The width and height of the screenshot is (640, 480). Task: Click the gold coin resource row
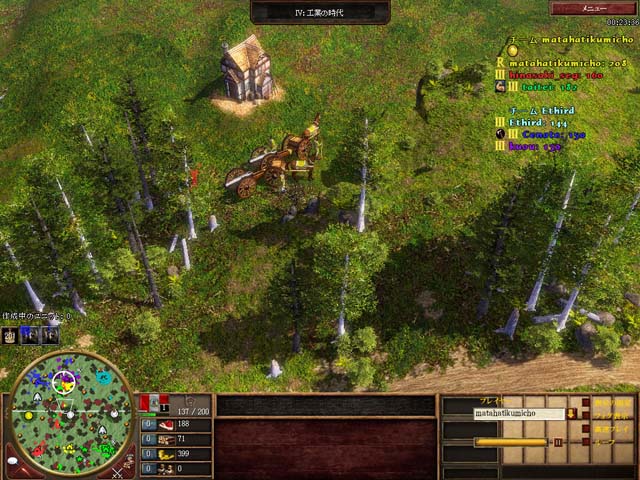(x=176, y=453)
